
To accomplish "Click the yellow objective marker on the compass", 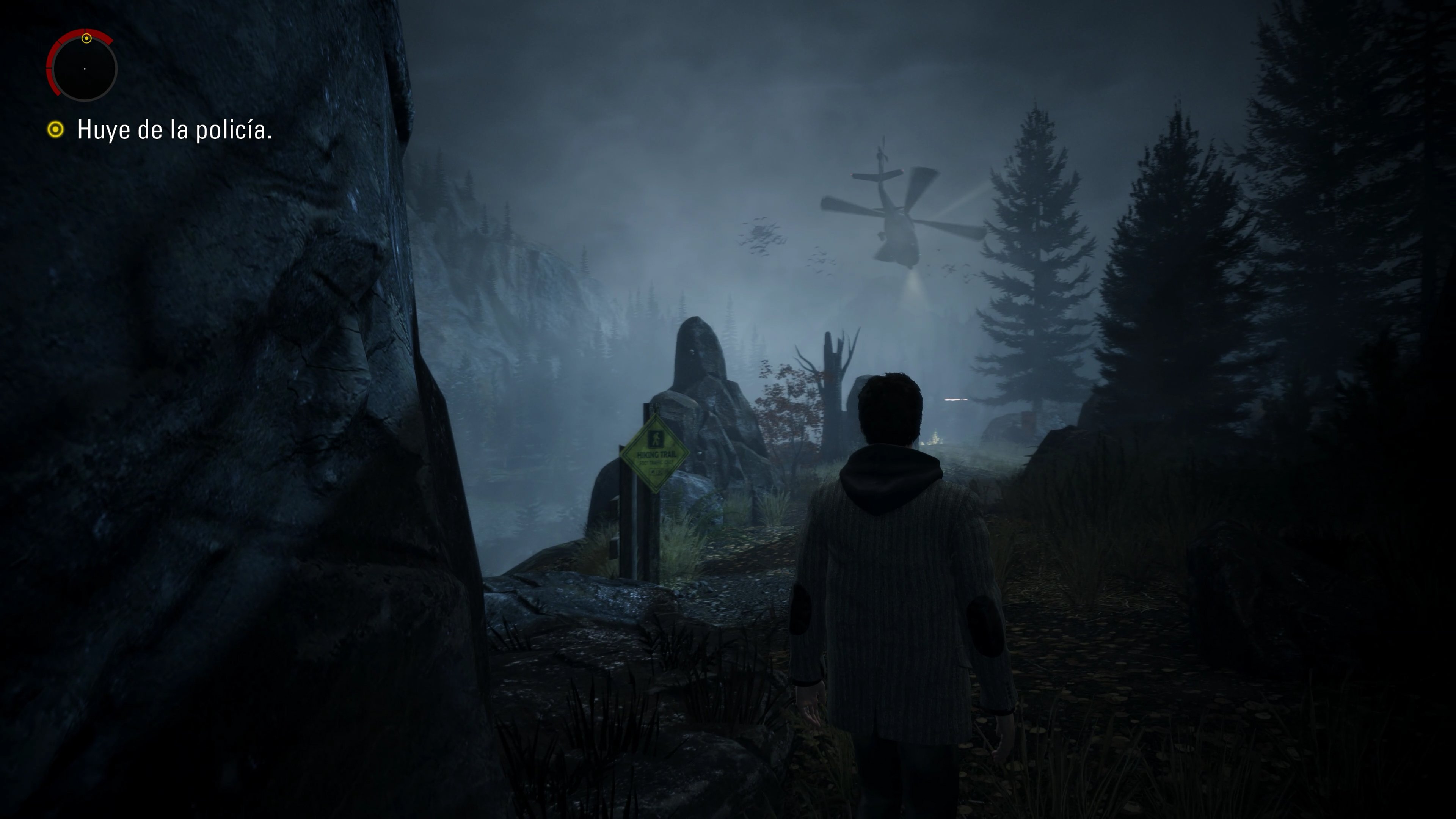I will [x=86, y=38].
